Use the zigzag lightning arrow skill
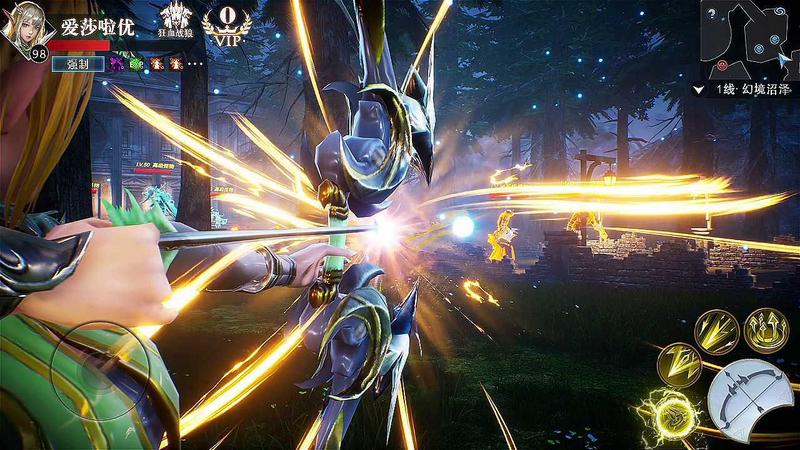This screenshot has height=450, width=800. [678, 365]
